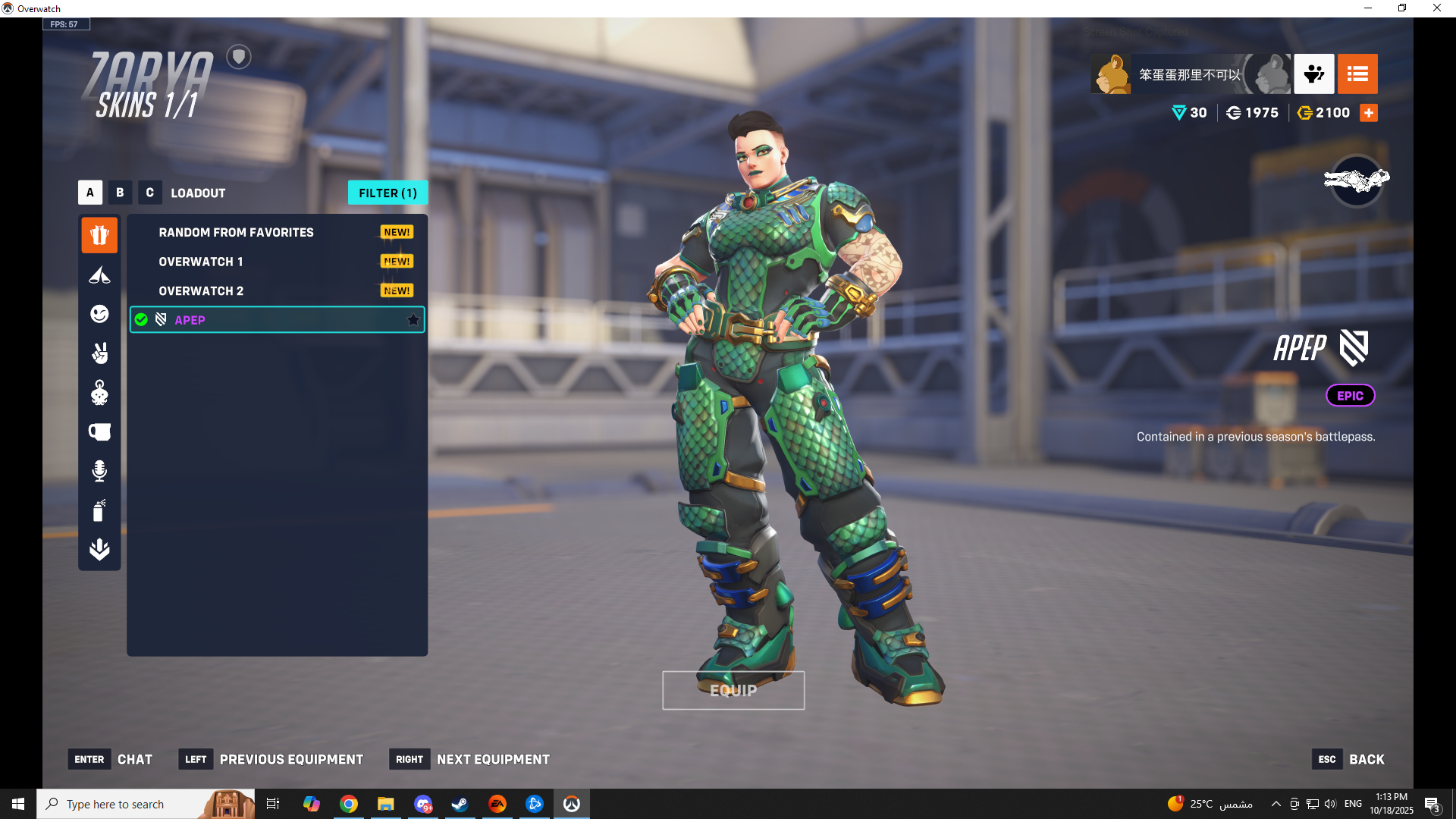Image resolution: width=1456 pixels, height=819 pixels.
Task: Open the player profile name card
Action: (1189, 74)
